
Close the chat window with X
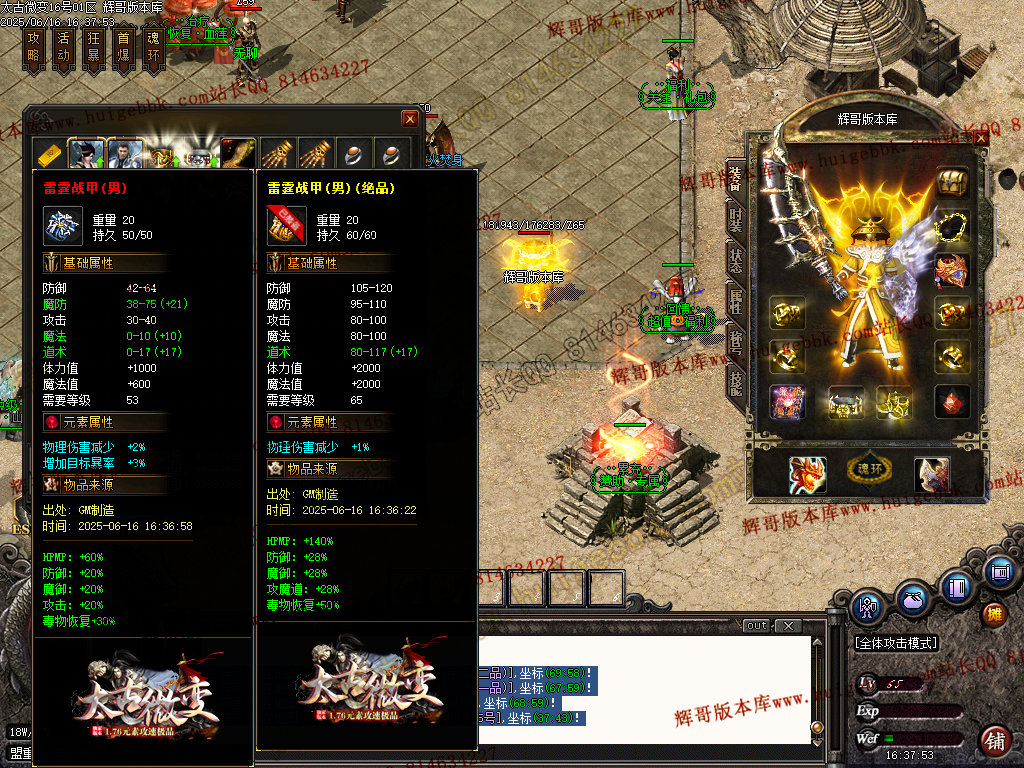tap(788, 626)
